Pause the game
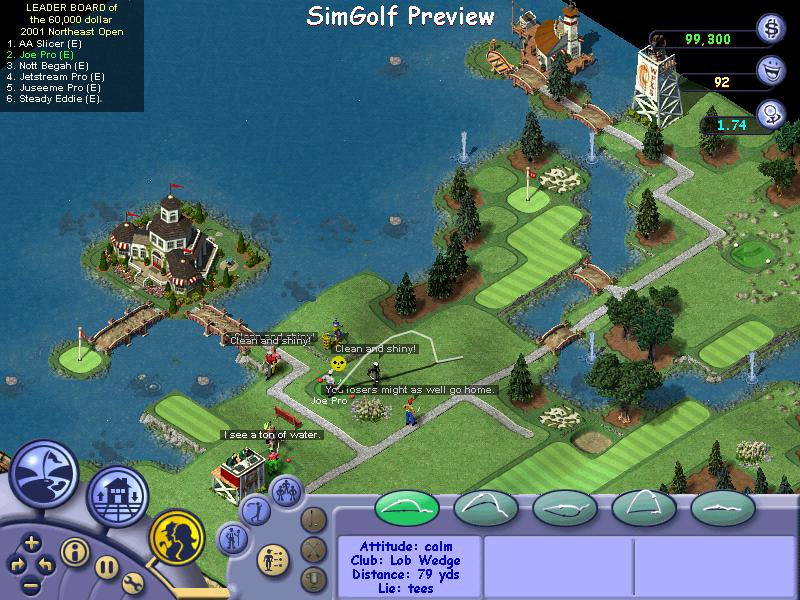 [x=106, y=569]
